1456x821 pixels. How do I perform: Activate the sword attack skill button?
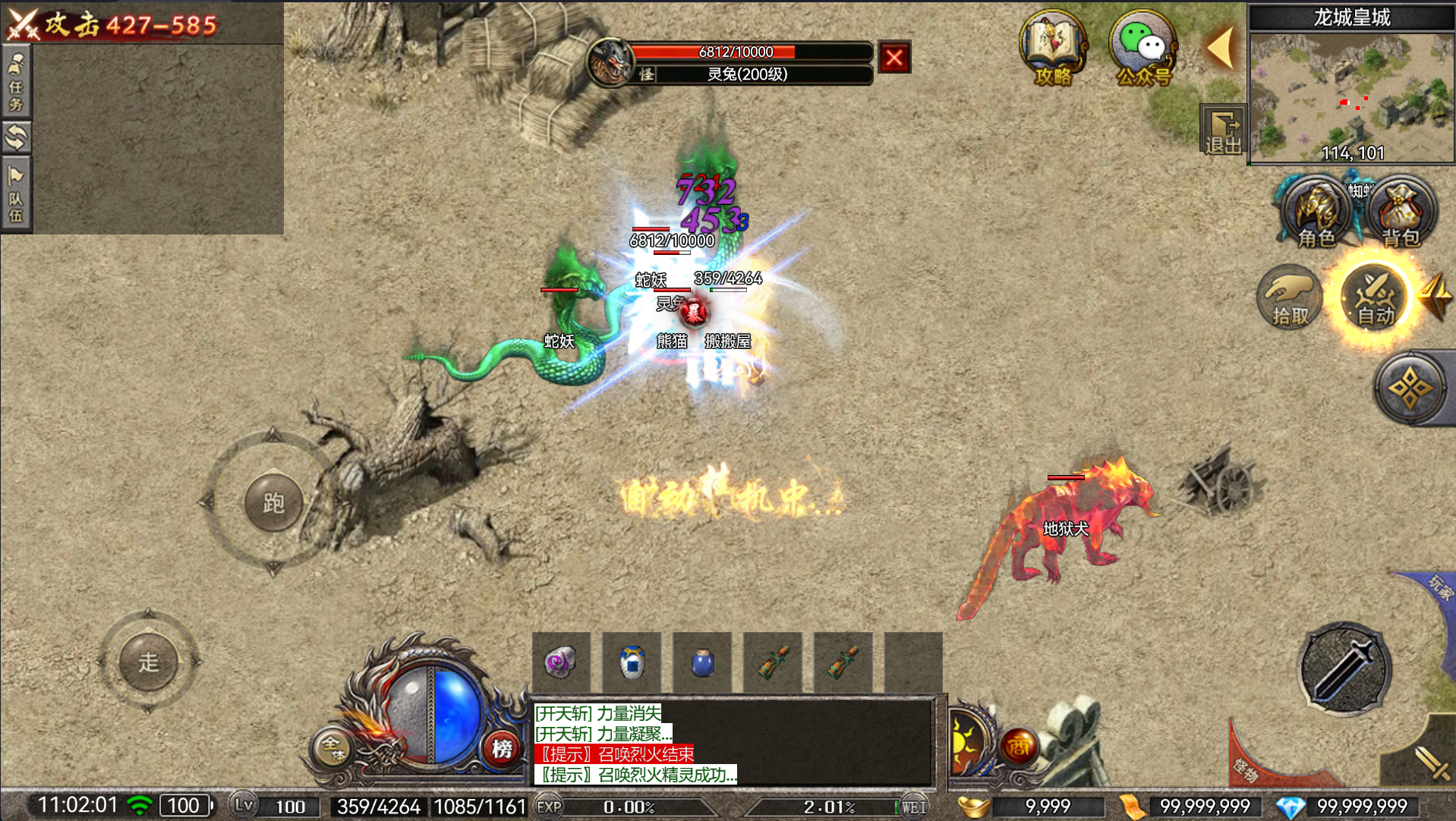(1344, 669)
